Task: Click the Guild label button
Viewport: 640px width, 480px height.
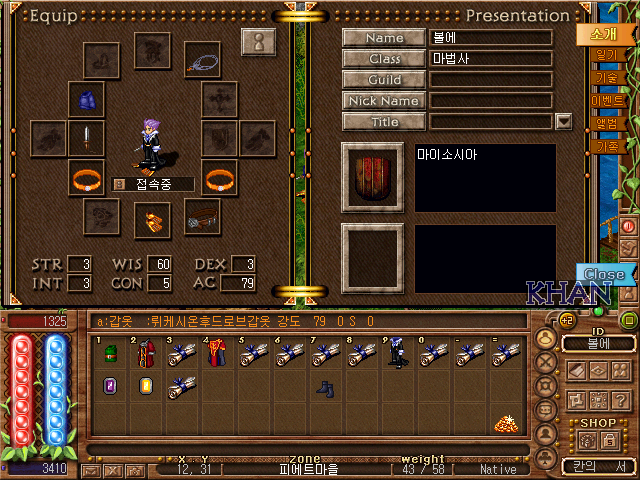Action: pos(384,80)
